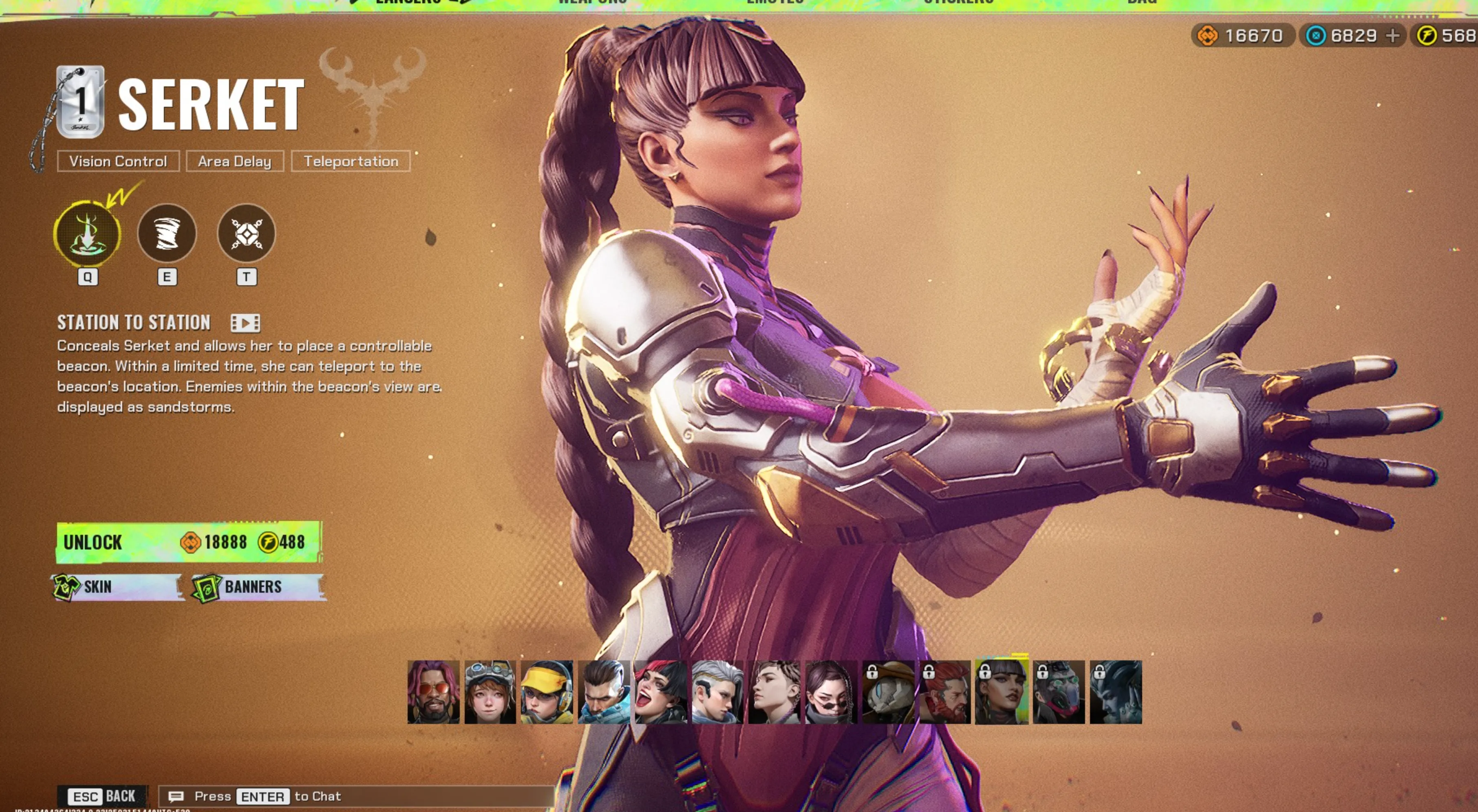Viewport: 1478px width, 812px height.
Task: Play the Station to Station preview video
Action: (x=245, y=323)
